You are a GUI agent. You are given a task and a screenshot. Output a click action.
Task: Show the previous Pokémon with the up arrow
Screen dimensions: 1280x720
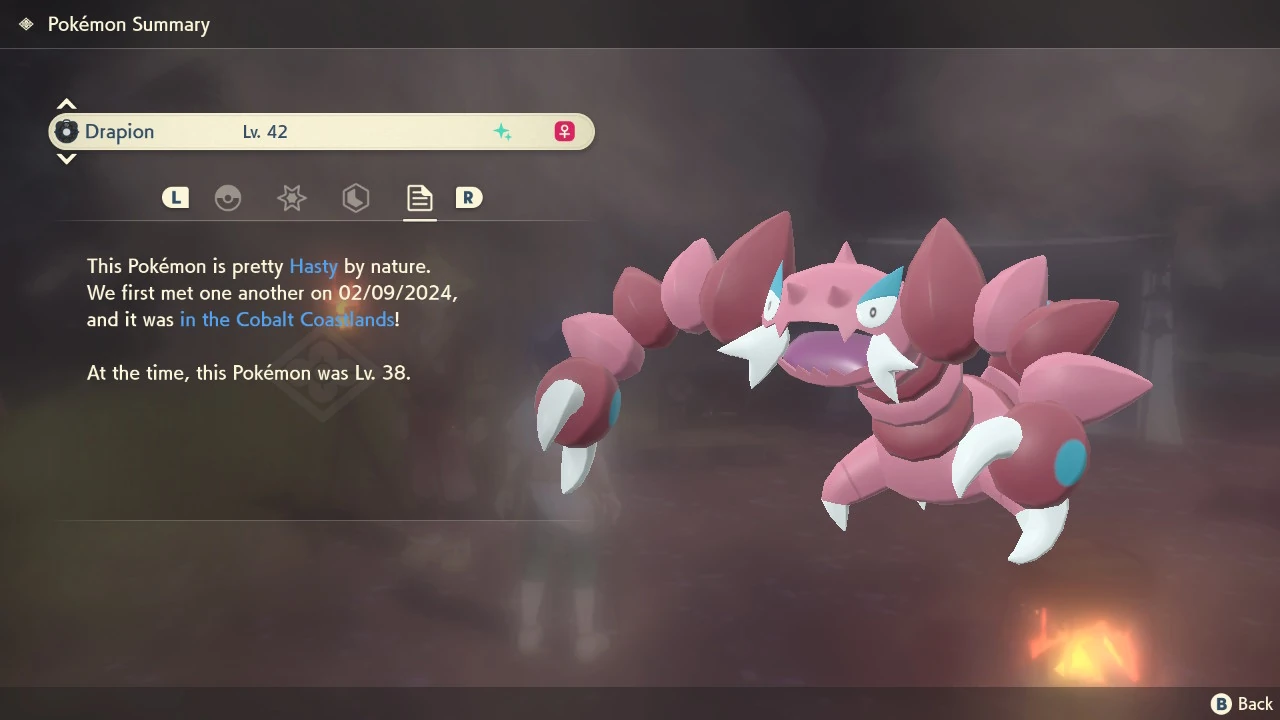[x=66, y=103]
